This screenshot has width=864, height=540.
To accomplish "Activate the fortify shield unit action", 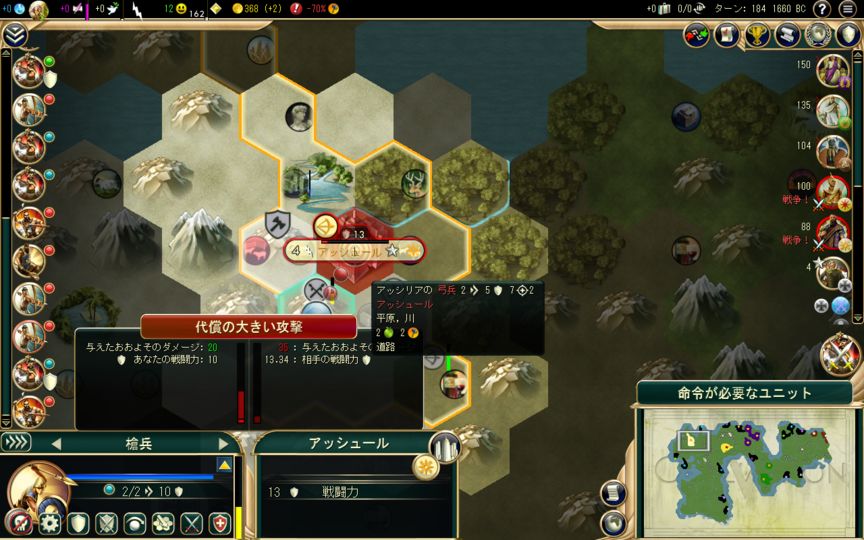I will [x=77, y=523].
